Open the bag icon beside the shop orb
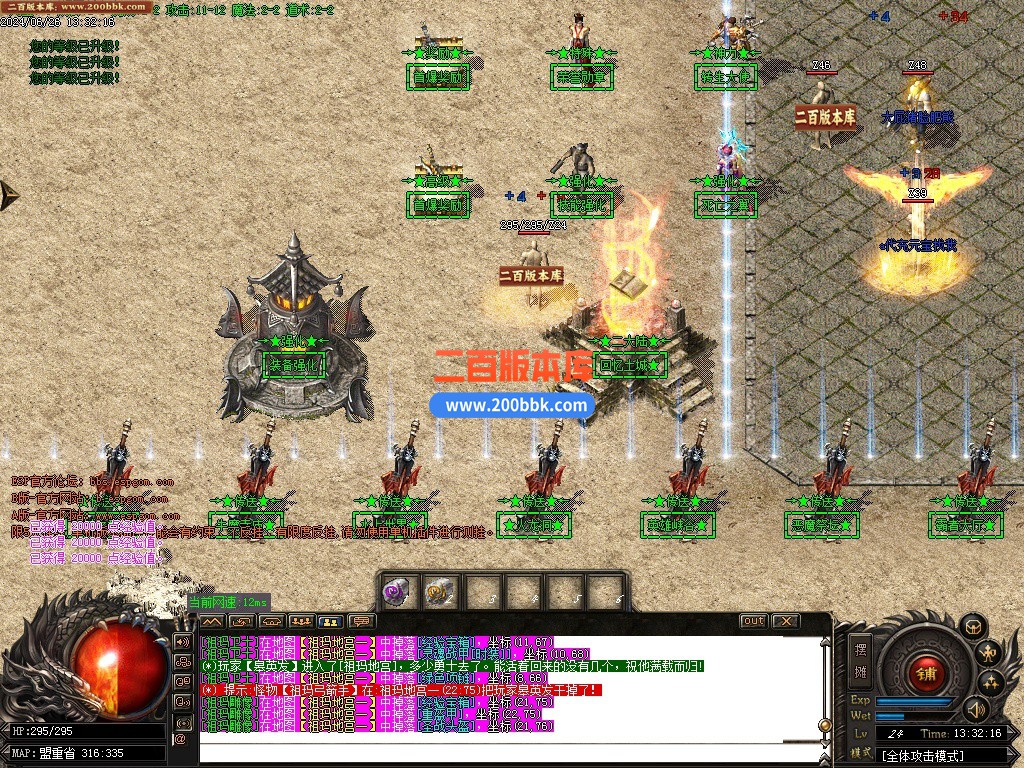 point(972,627)
